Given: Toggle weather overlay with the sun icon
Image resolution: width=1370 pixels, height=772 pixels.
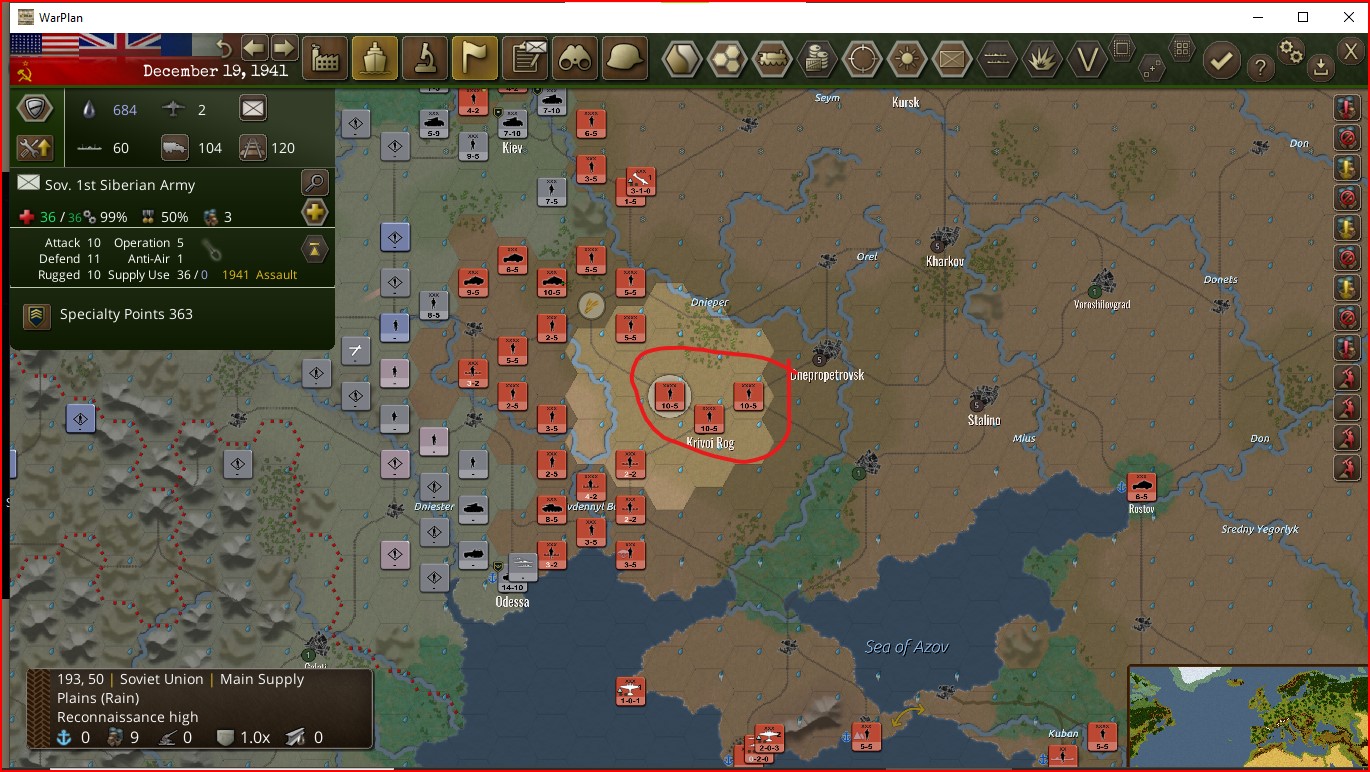Looking at the screenshot, I should (x=906, y=60).
